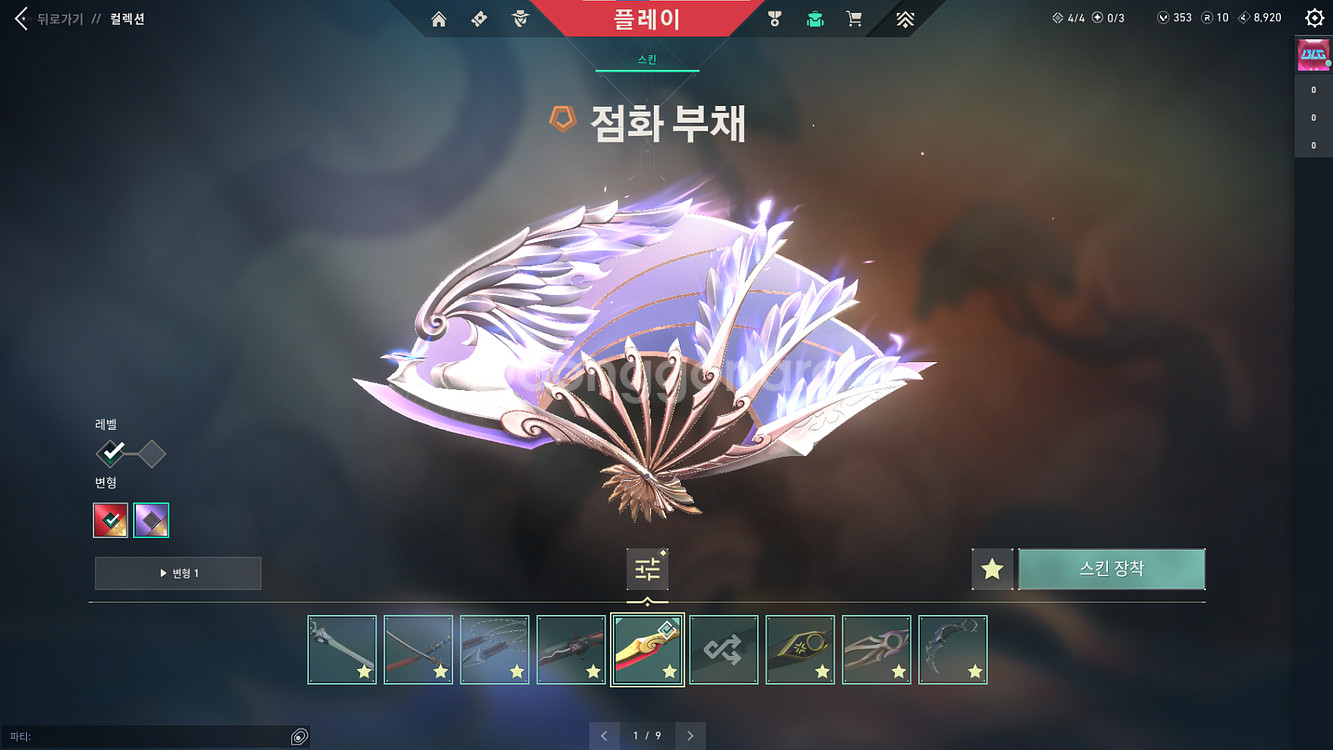Open the Store shopping cart icon
Image resolution: width=1333 pixels, height=750 pixels.
coord(853,17)
